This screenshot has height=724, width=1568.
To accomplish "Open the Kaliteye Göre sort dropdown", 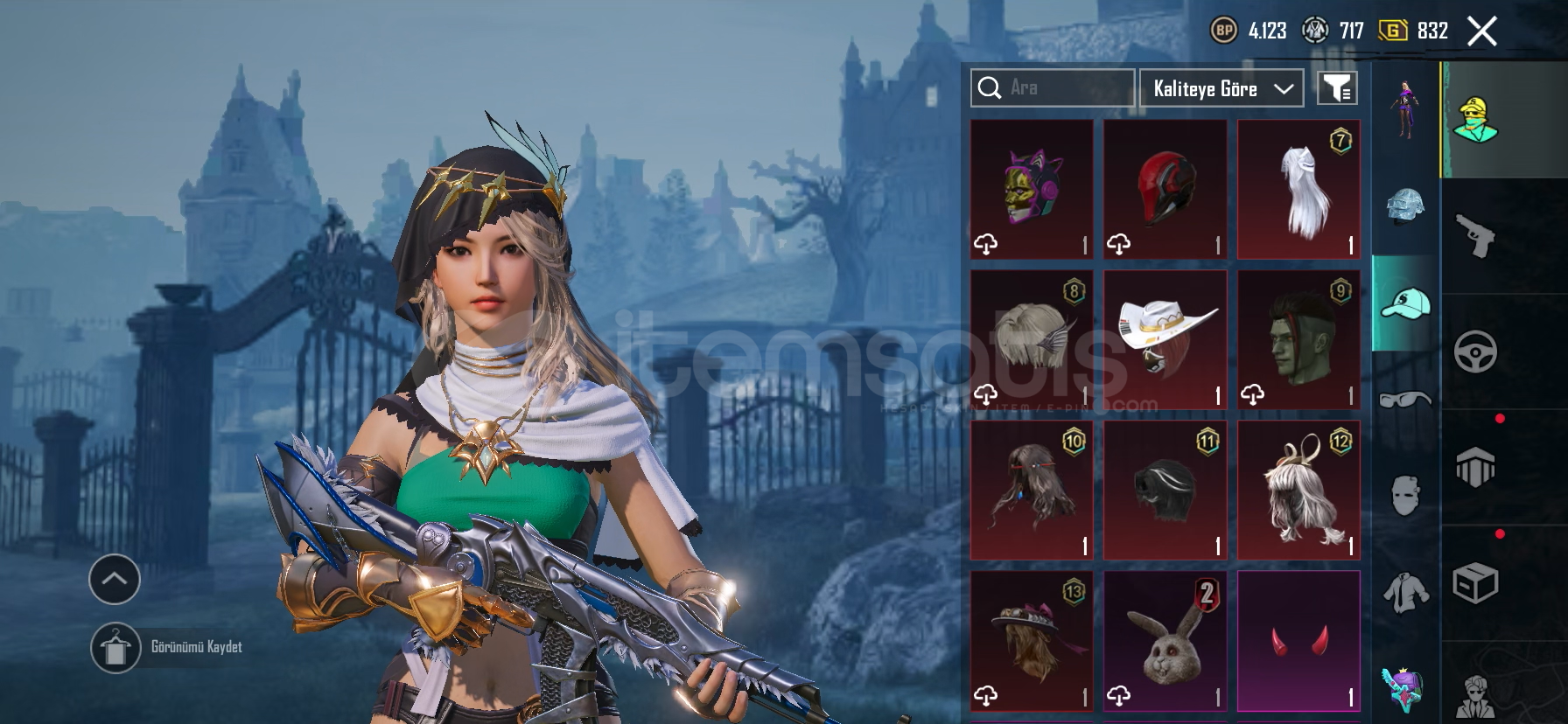I will click(x=1221, y=88).
